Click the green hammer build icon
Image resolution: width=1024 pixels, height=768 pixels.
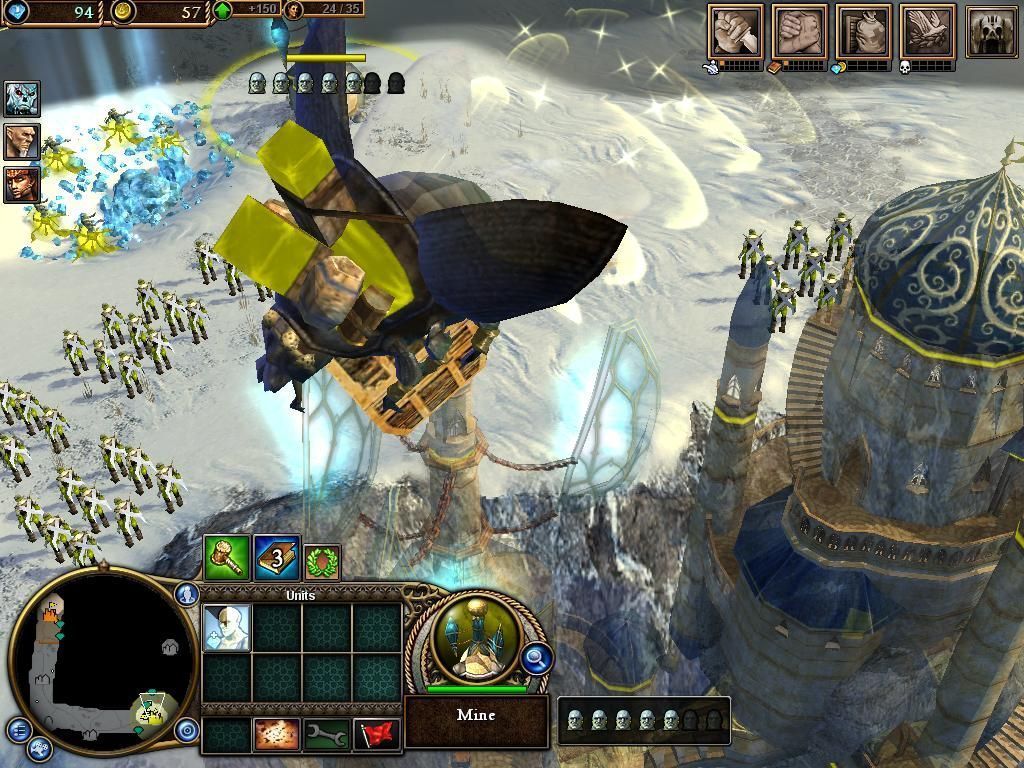click(x=226, y=558)
